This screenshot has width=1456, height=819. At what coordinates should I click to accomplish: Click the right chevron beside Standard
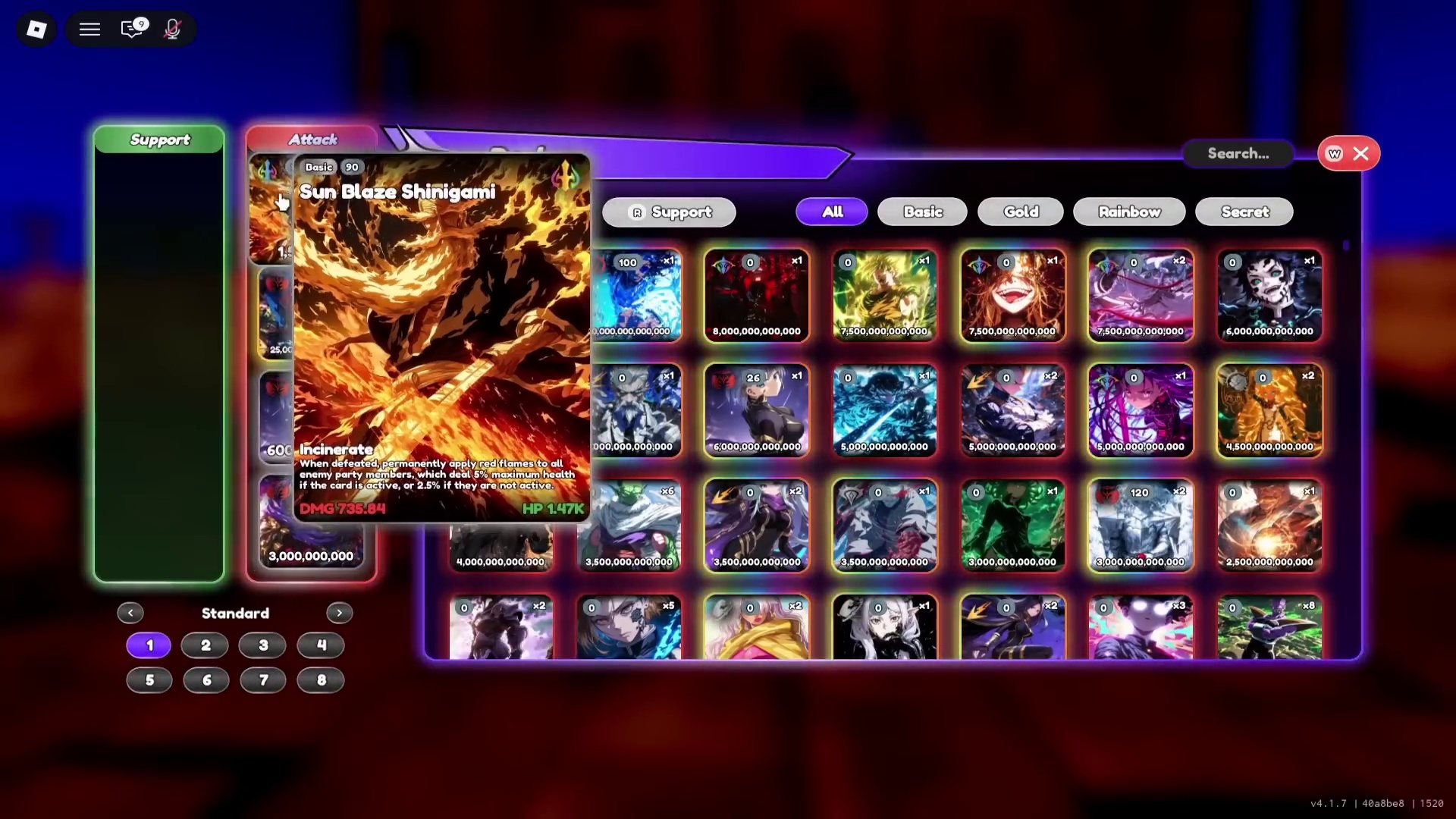339,613
